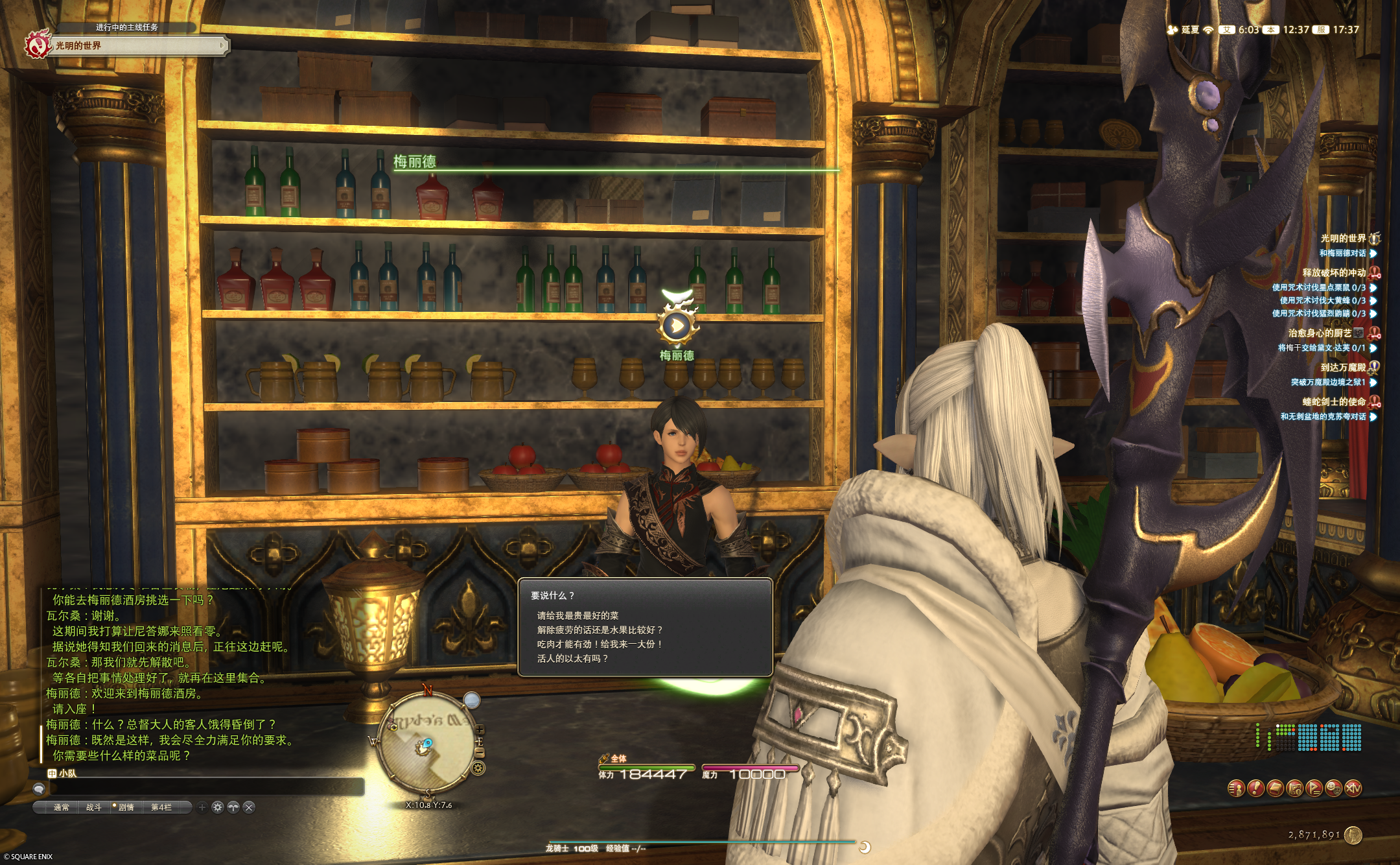Switch chat to the 通常 tab

pos(61,807)
